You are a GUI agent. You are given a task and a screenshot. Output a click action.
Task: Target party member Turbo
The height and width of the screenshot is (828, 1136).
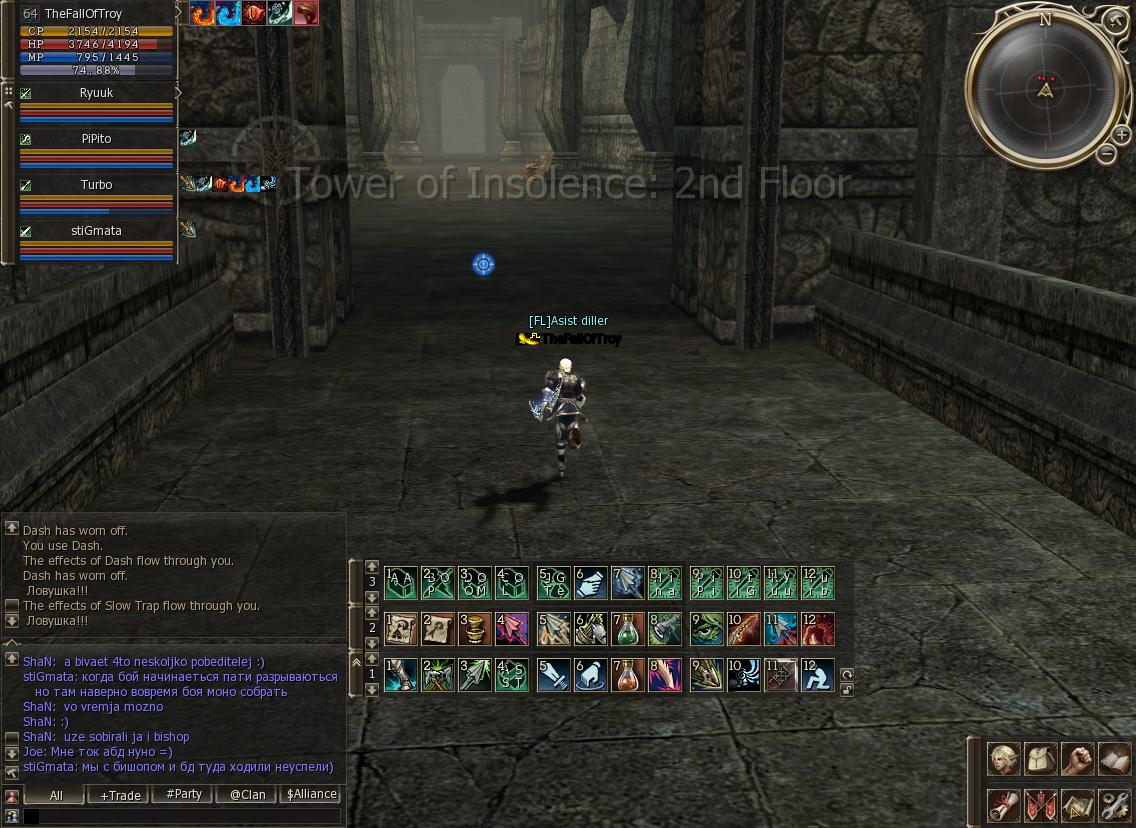(x=97, y=185)
